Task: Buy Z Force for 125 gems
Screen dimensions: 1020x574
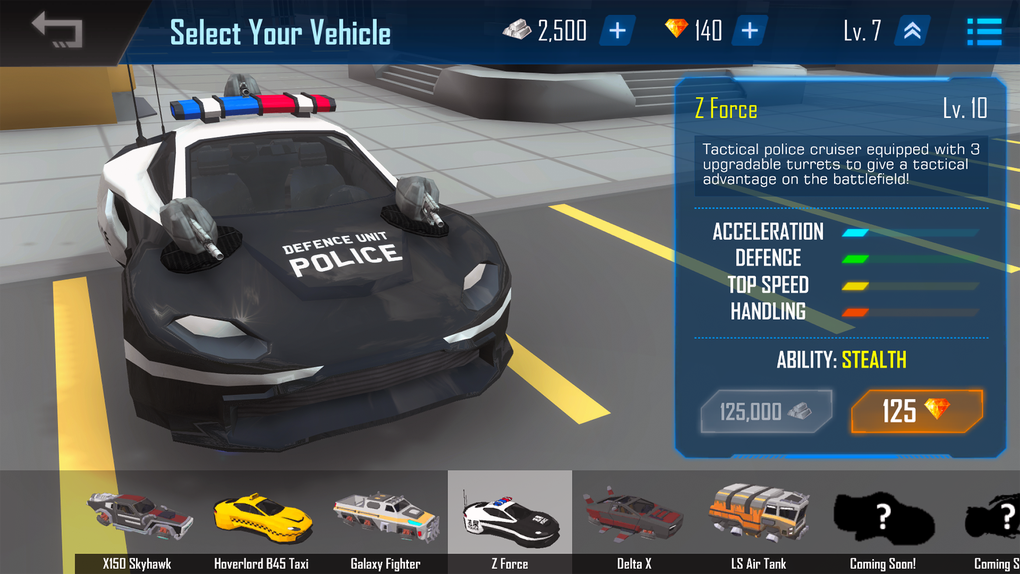Action: [916, 411]
